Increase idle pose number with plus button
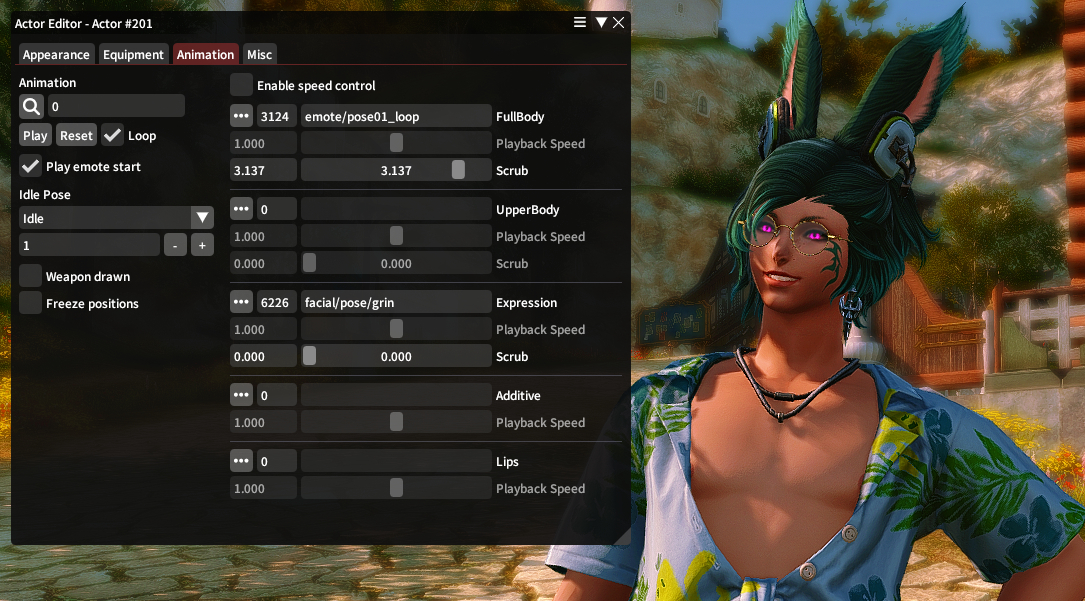This screenshot has height=601, width=1085. (202, 245)
